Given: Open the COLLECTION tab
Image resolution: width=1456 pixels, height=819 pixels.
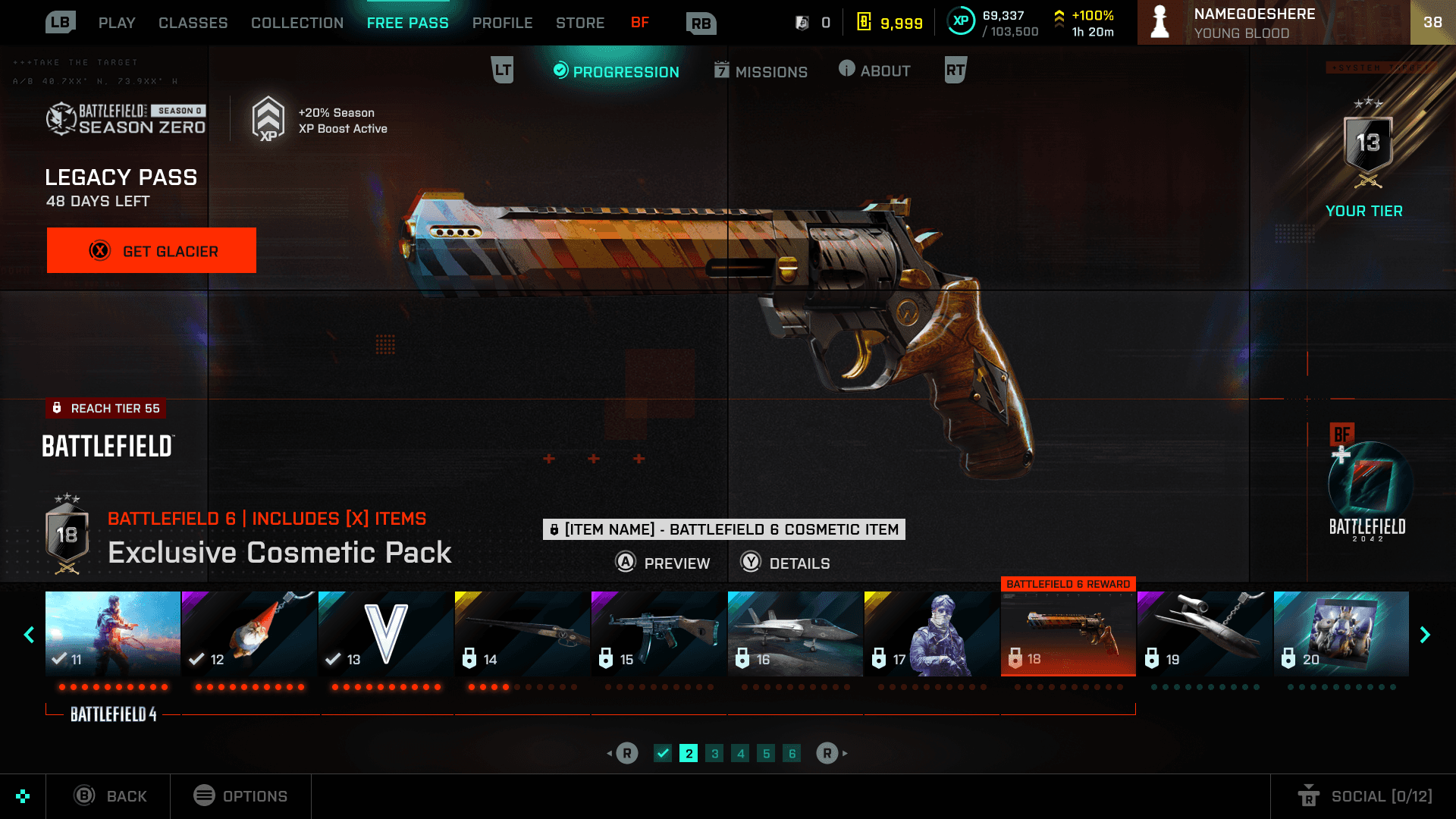Looking at the screenshot, I should (297, 23).
